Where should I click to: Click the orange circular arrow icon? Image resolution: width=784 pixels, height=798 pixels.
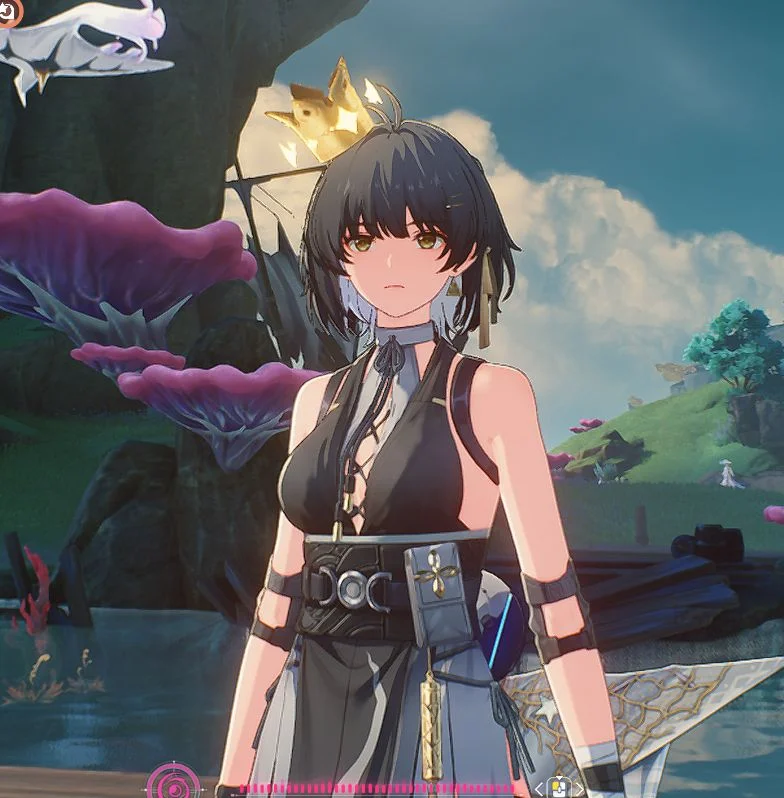pyautogui.click(x=8, y=13)
